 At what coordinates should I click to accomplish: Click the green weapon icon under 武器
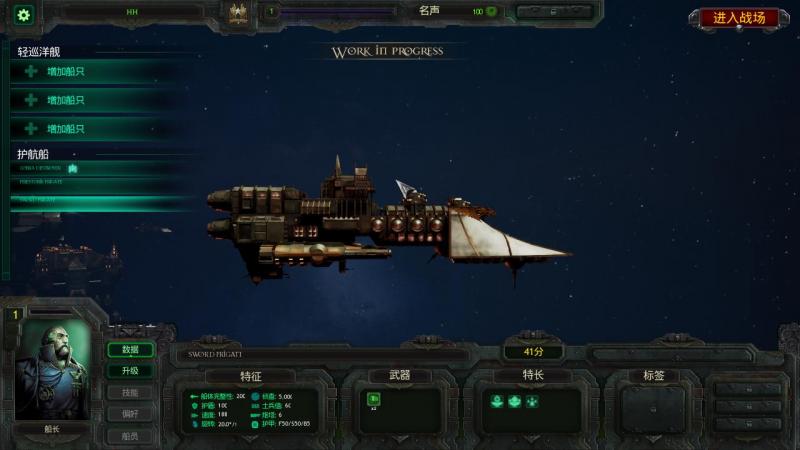pos(374,399)
